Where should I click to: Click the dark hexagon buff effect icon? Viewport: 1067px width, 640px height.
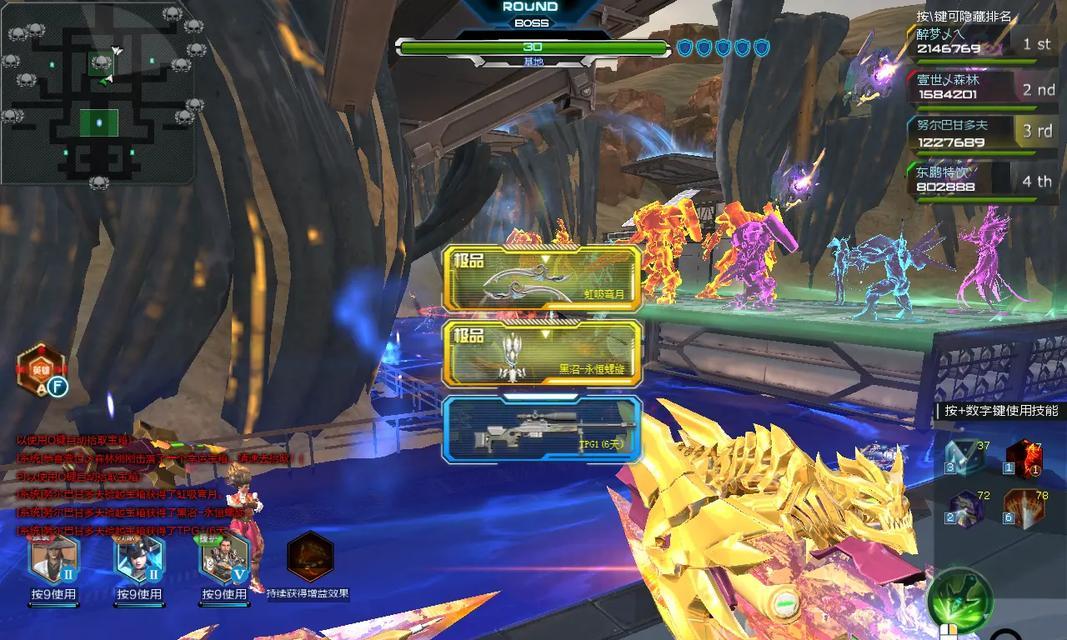click(309, 557)
